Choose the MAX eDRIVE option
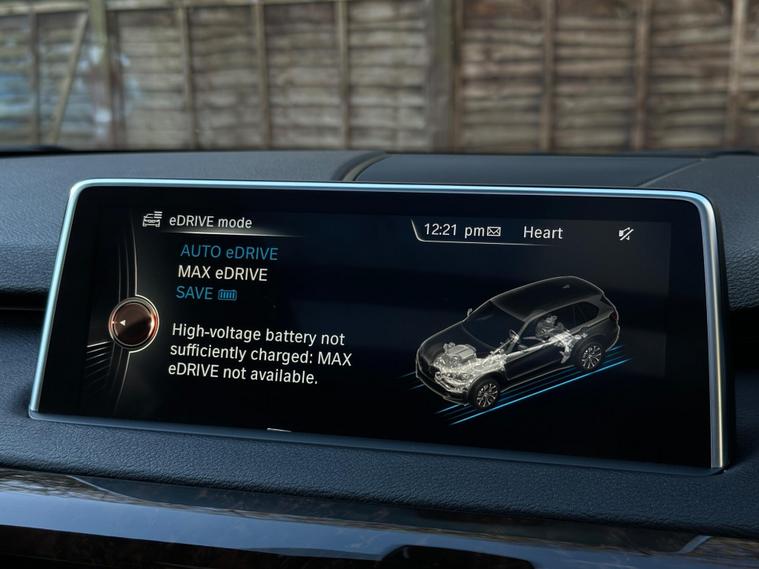 click(x=222, y=273)
